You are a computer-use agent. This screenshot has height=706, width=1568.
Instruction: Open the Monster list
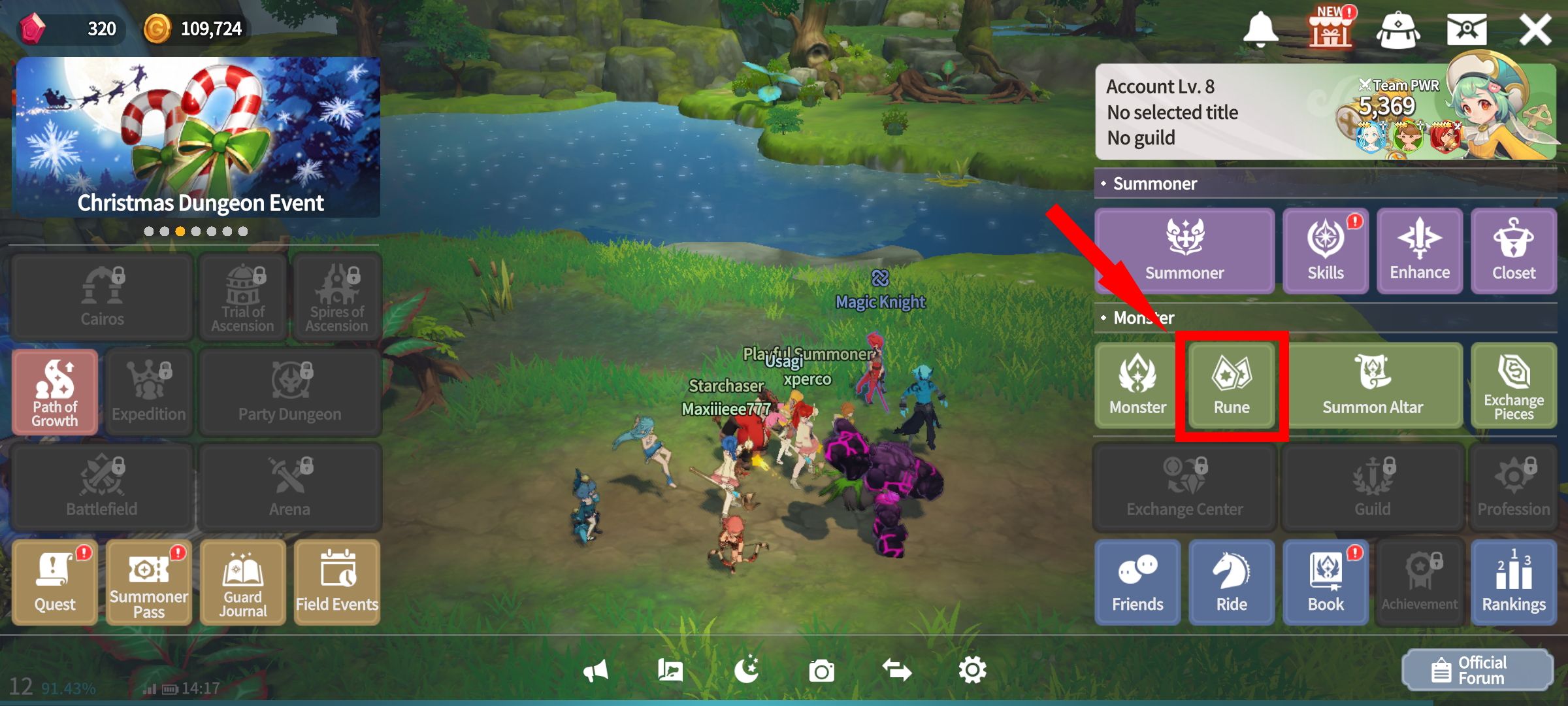1137,386
